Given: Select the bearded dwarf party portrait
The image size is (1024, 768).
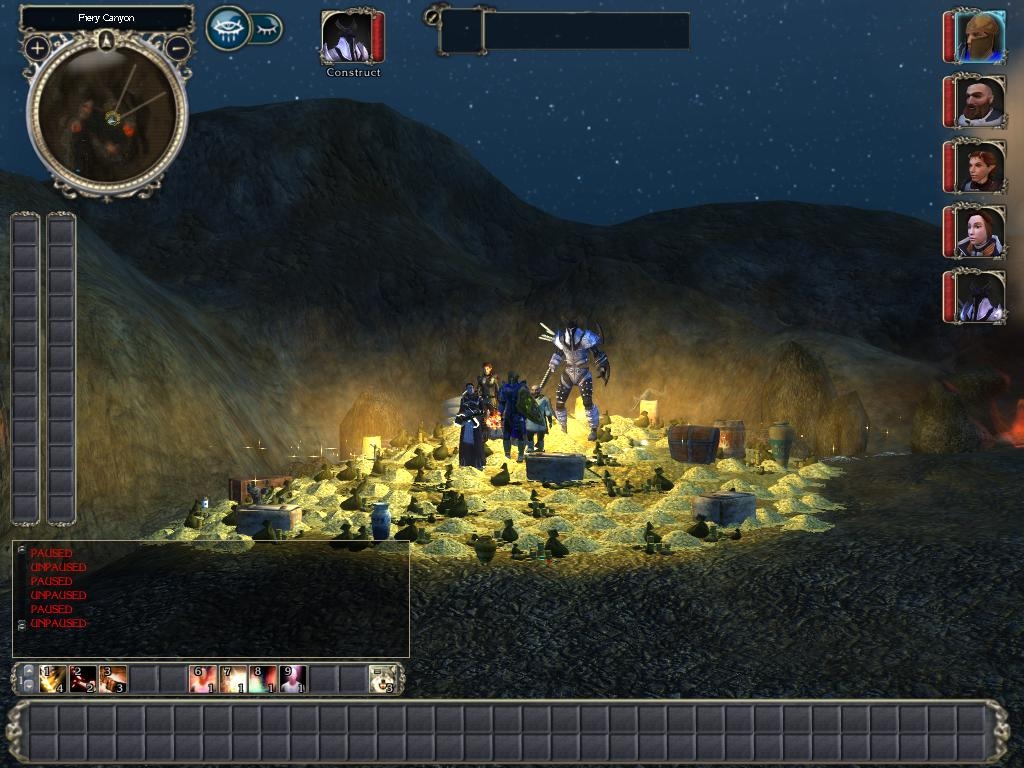Looking at the screenshot, I should (978, 101).
